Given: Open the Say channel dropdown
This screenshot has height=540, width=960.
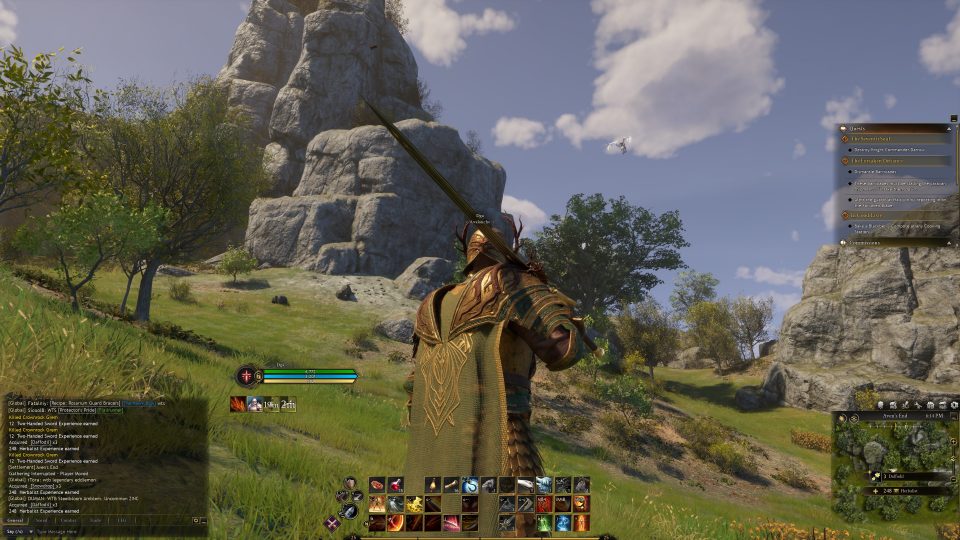Looking at the screenshot, I should pos(17,532).
